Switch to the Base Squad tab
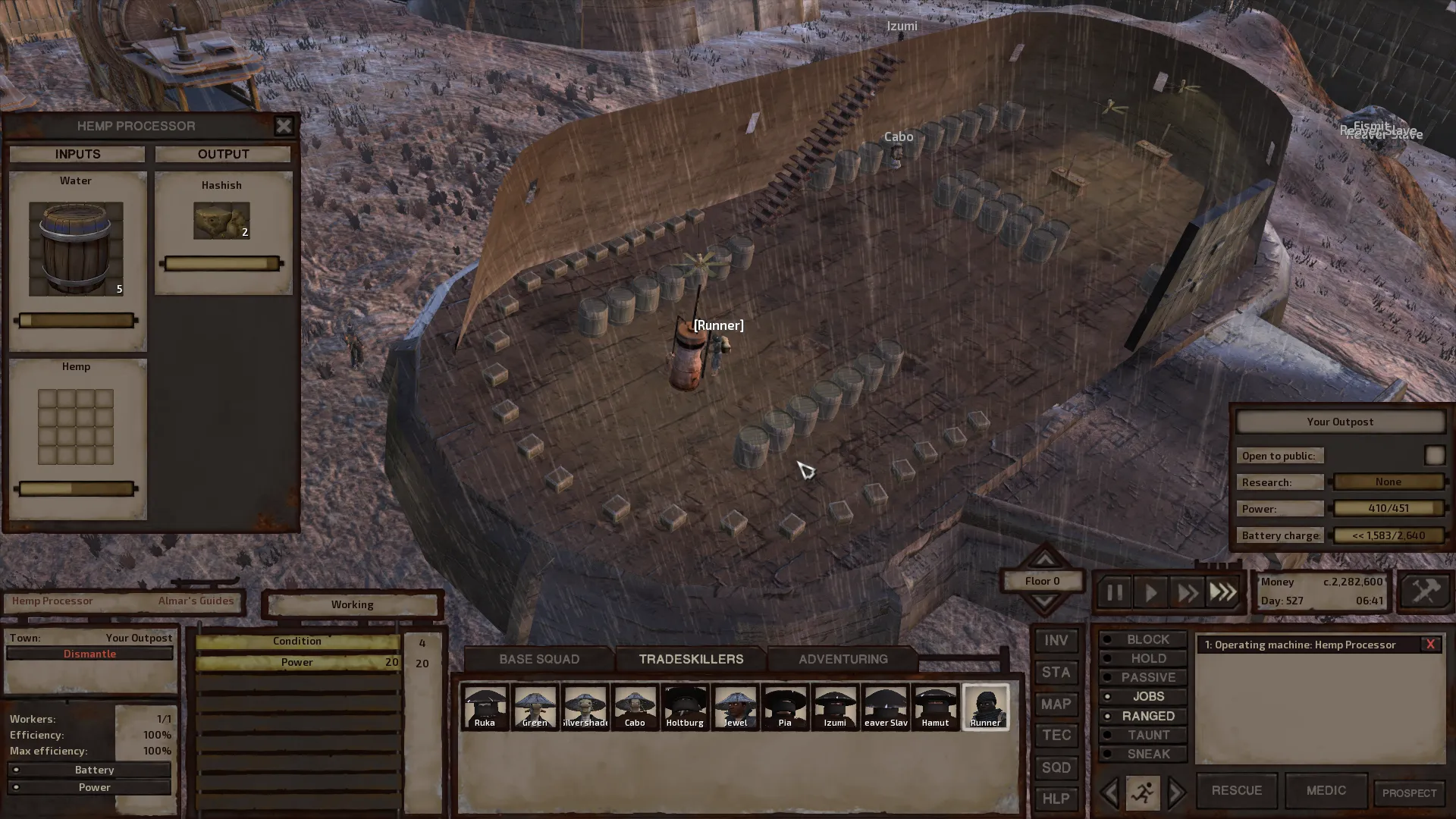 [539, 659]
